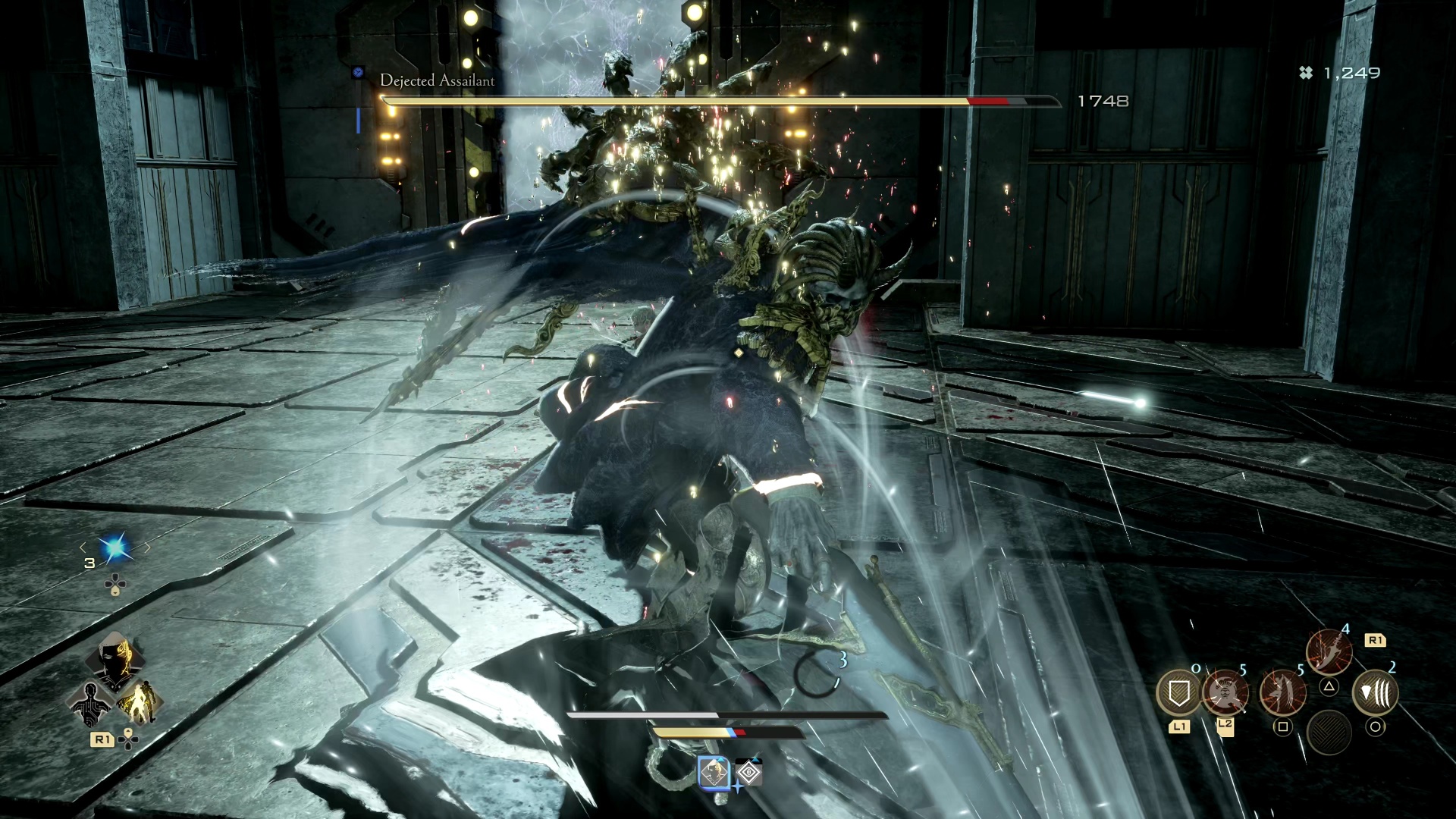The height and width of the screenshot is (819, 1456).
Task: Click the white diamond Eikon status icon
Action: tap(749, 772)
